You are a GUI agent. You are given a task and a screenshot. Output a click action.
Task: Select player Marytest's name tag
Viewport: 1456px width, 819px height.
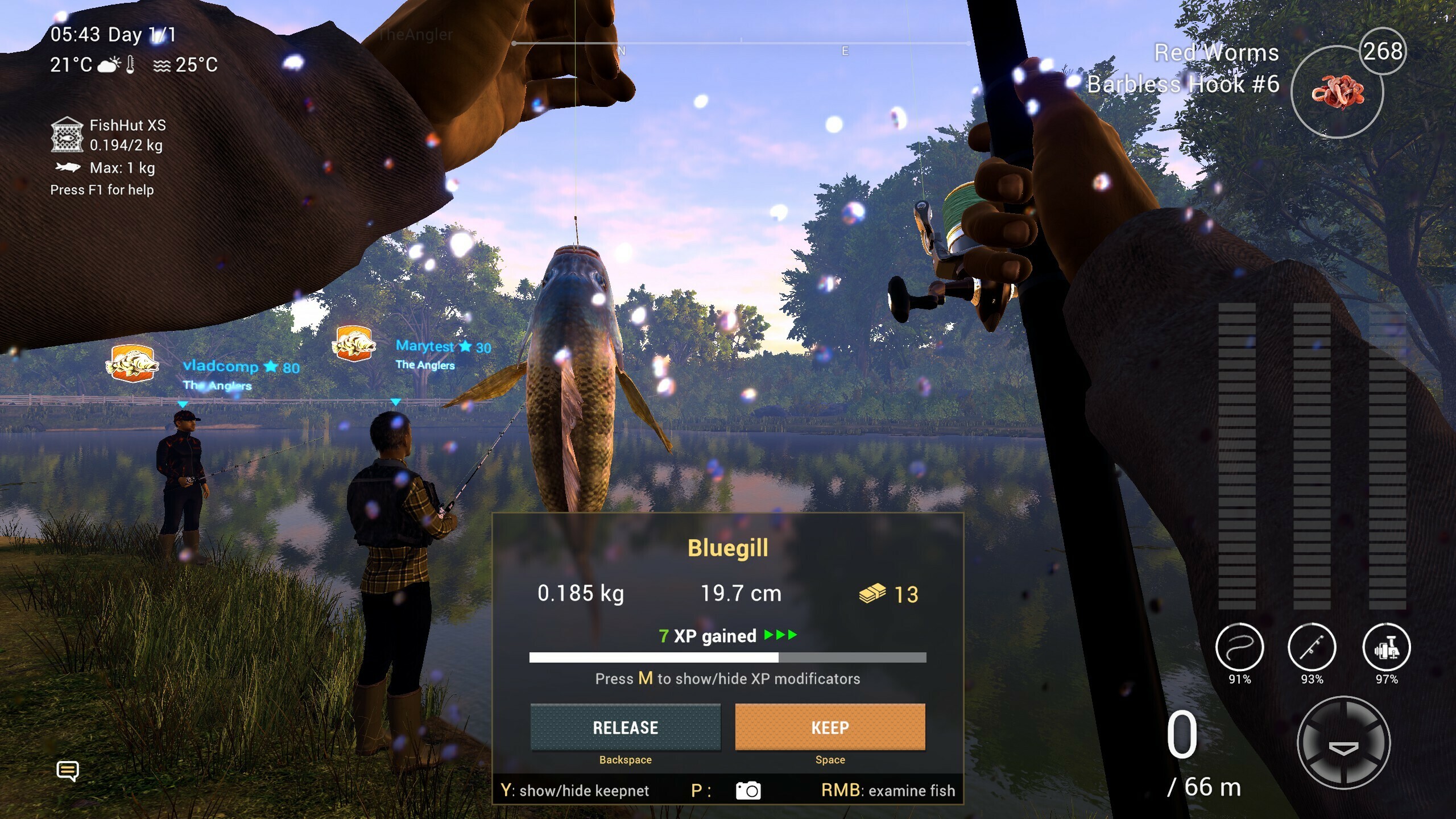[x=425, y=346]
